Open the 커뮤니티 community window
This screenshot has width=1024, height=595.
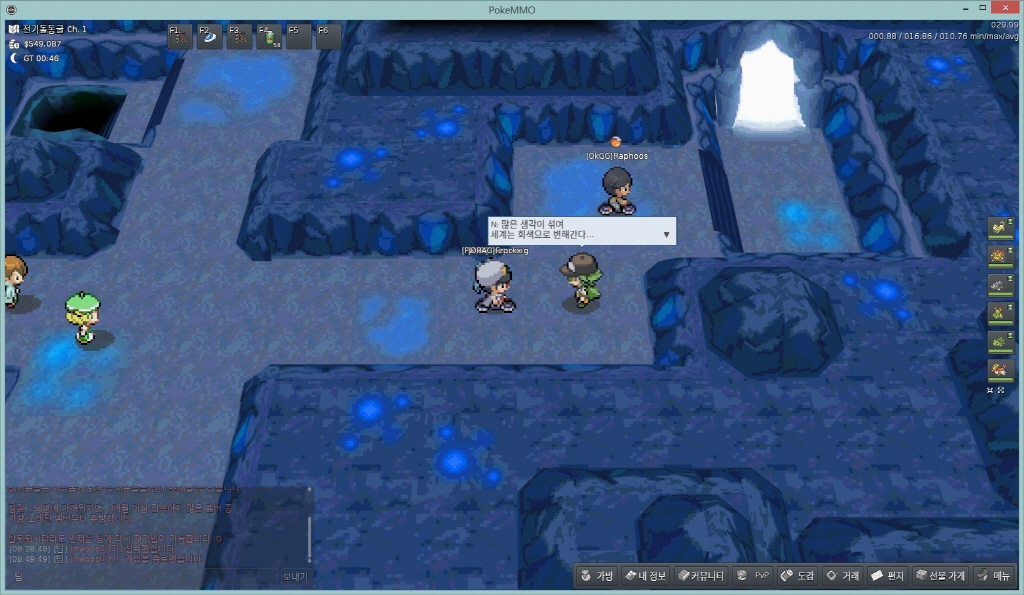point(700,576)
